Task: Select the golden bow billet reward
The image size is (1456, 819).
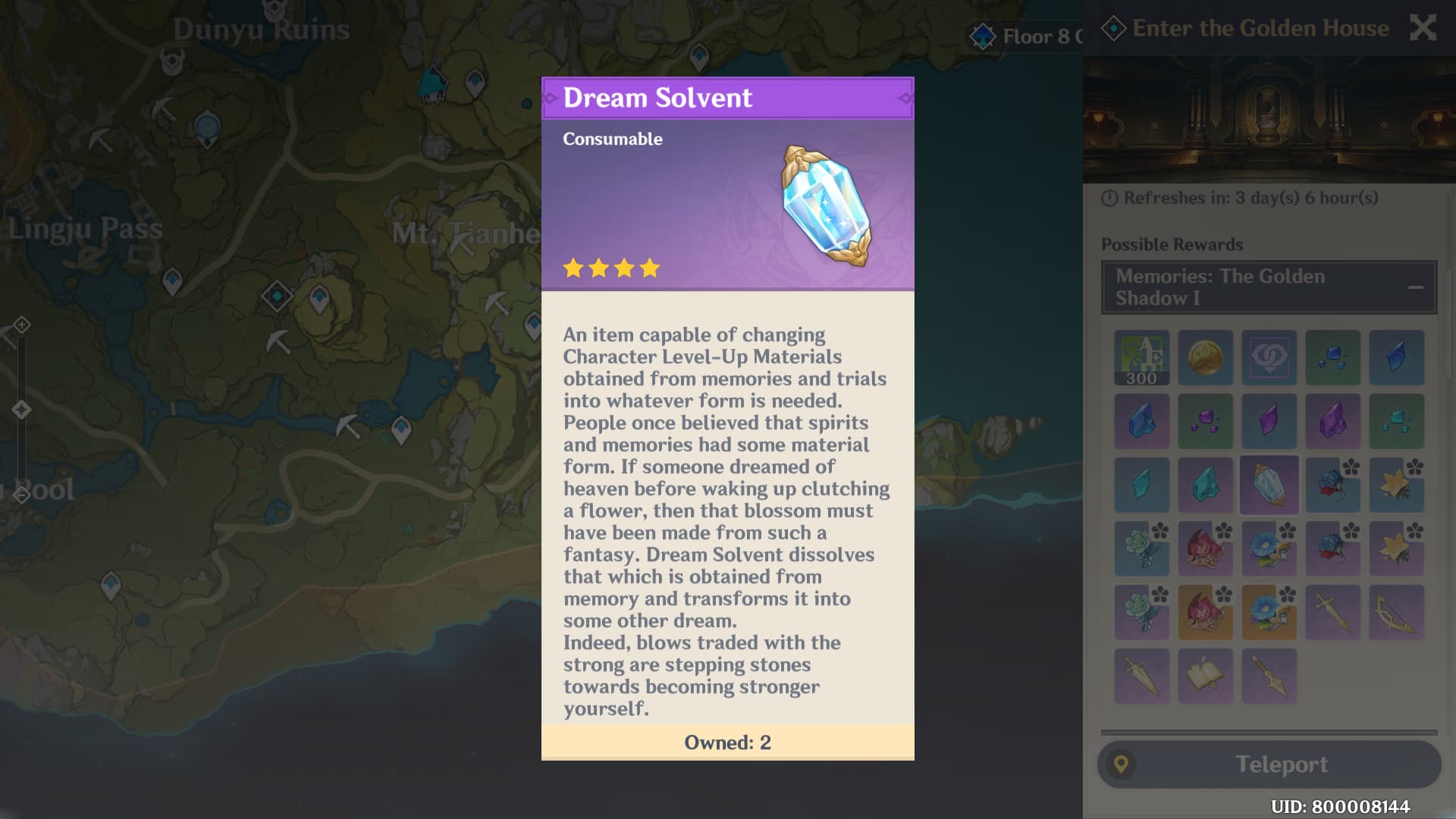Action: point(1396,613)
